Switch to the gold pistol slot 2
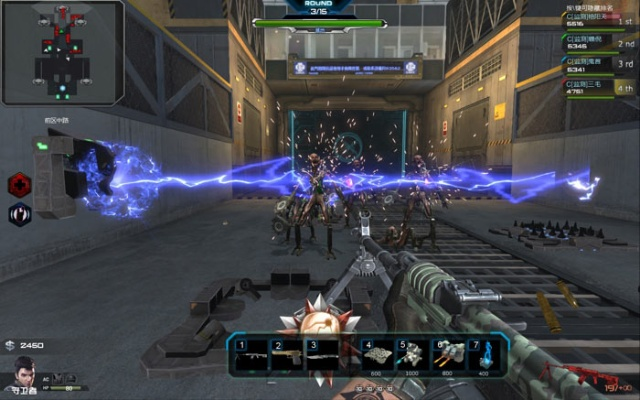 (287, 355)
